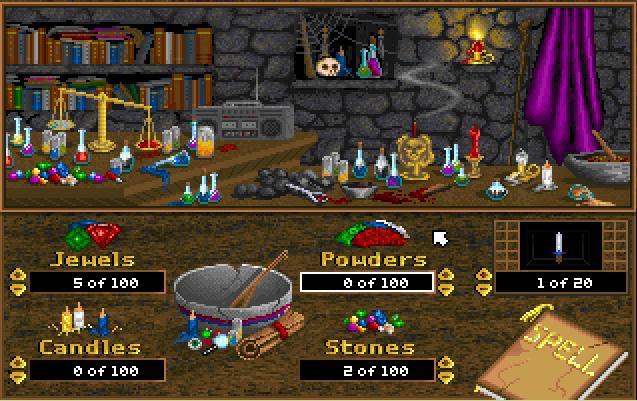Select the dagger item slot
637x401 pixels.
[x=558, y=245]
